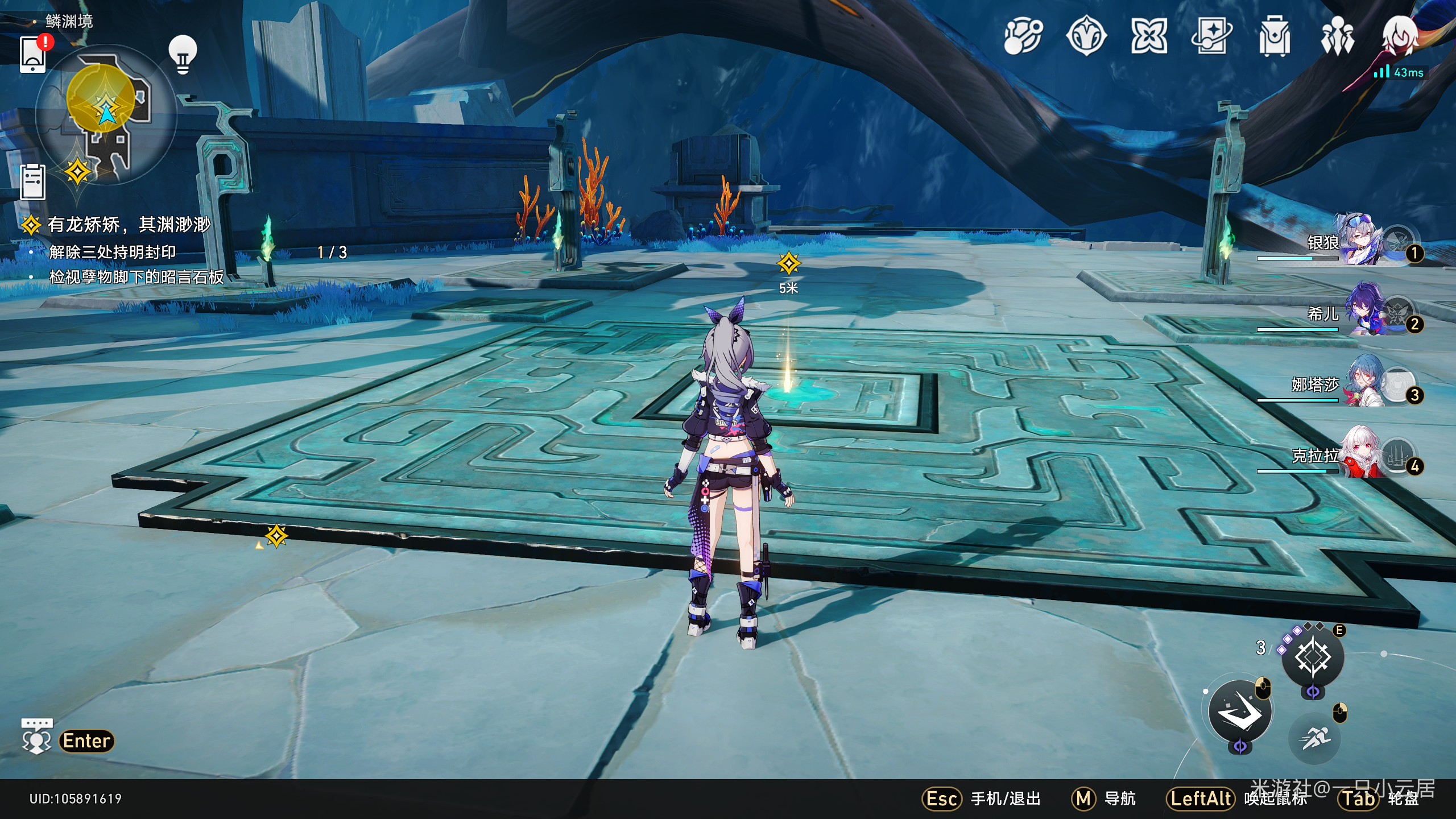Toggle the running figure sprint button

[1314, 738]
